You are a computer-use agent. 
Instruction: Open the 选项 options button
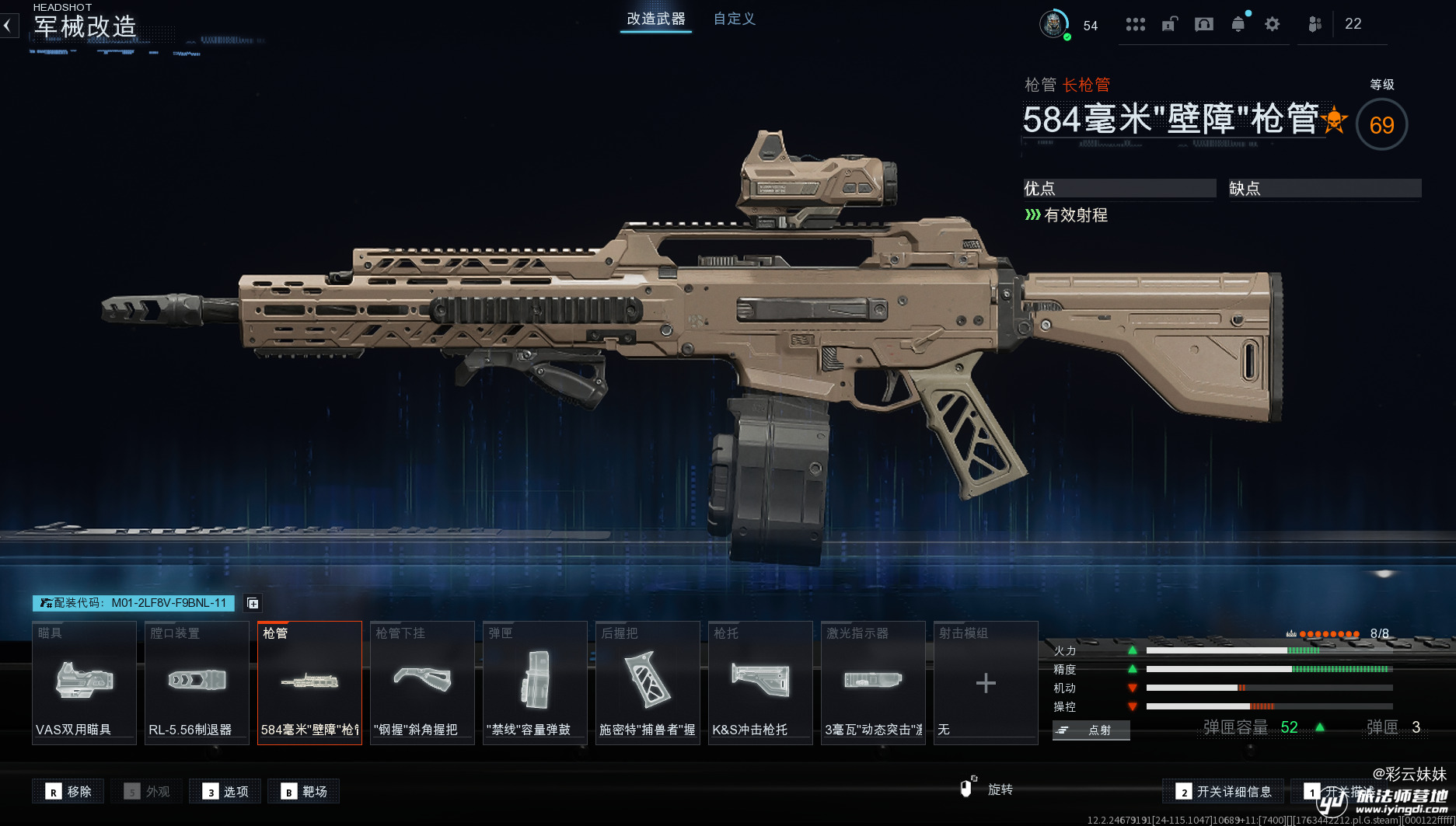(225, 791)
